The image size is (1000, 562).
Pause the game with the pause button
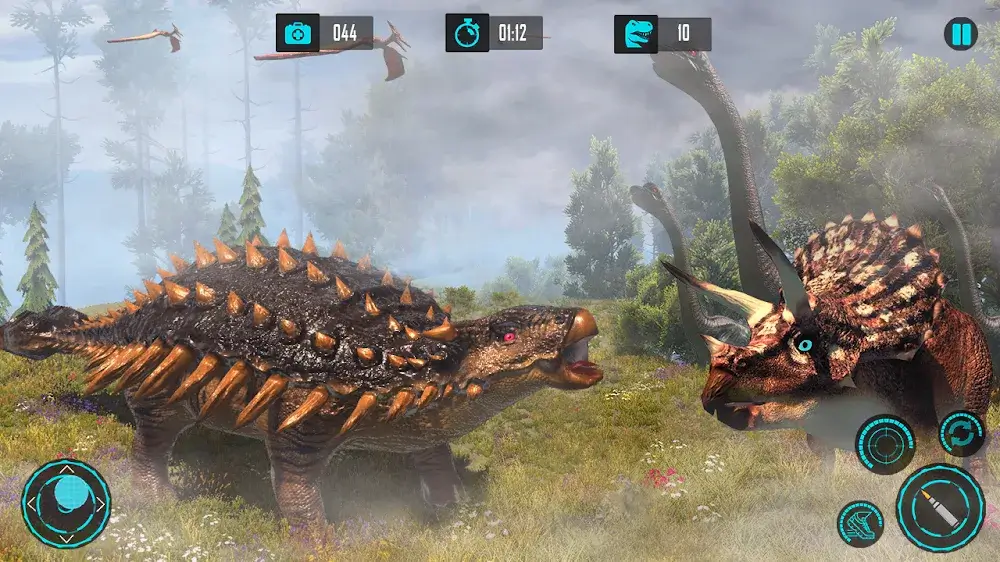point(960,34)
